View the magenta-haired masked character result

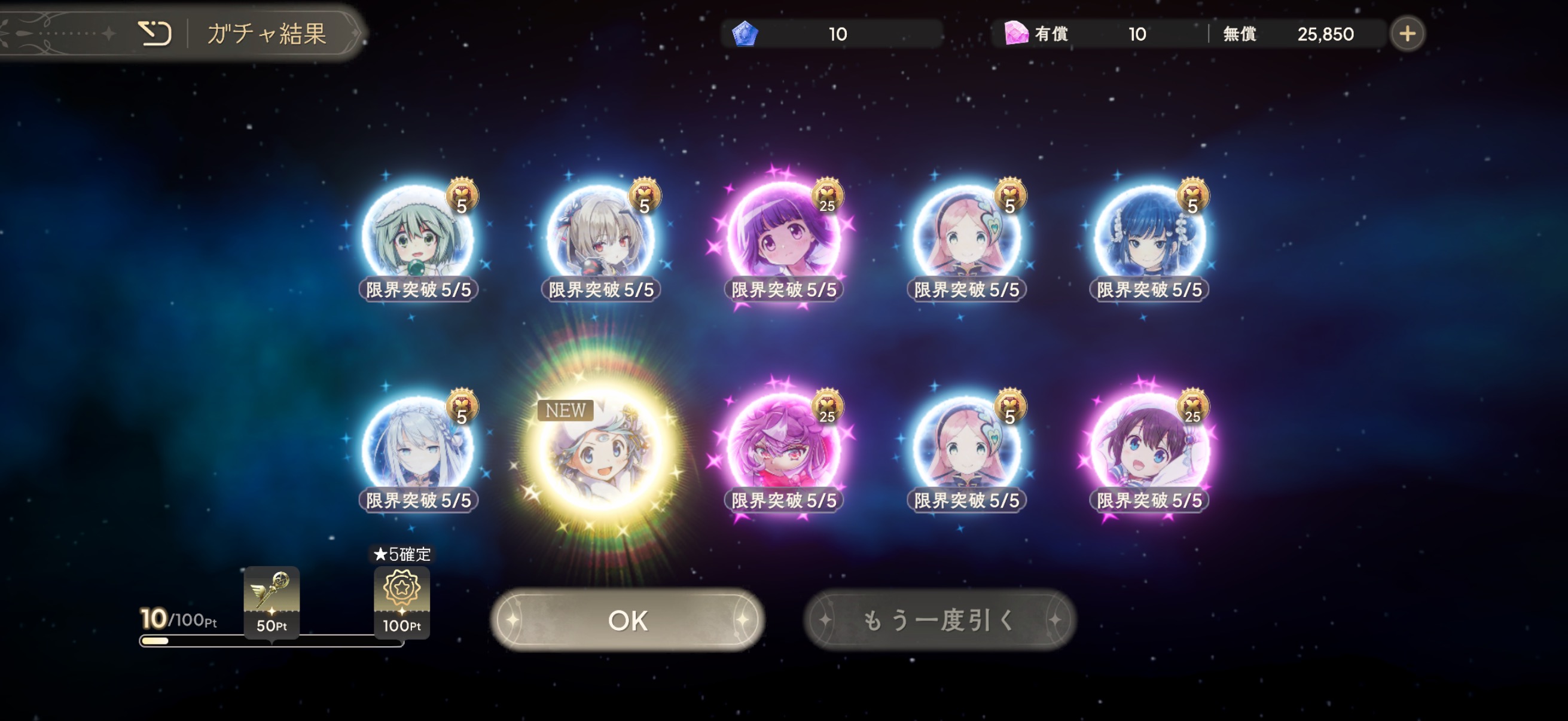[x=783, y=449]
